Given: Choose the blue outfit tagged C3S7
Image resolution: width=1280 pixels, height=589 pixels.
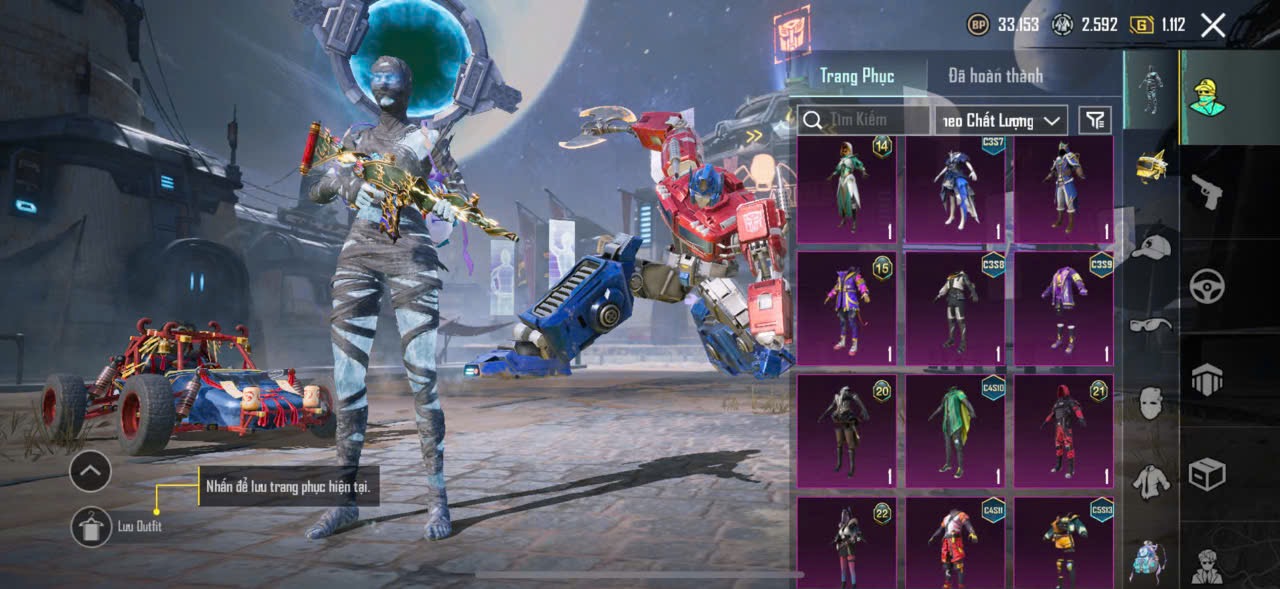Looking at the screenshot, I should point(955,189).
